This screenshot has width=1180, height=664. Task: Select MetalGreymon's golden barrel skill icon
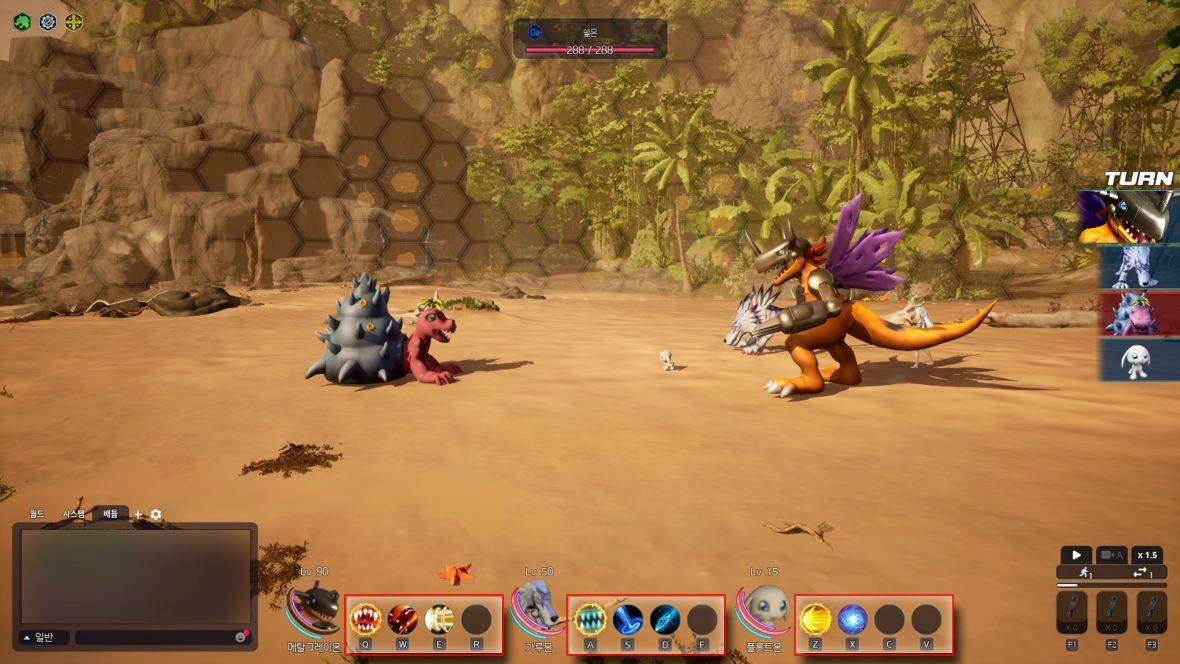(439, 619)
